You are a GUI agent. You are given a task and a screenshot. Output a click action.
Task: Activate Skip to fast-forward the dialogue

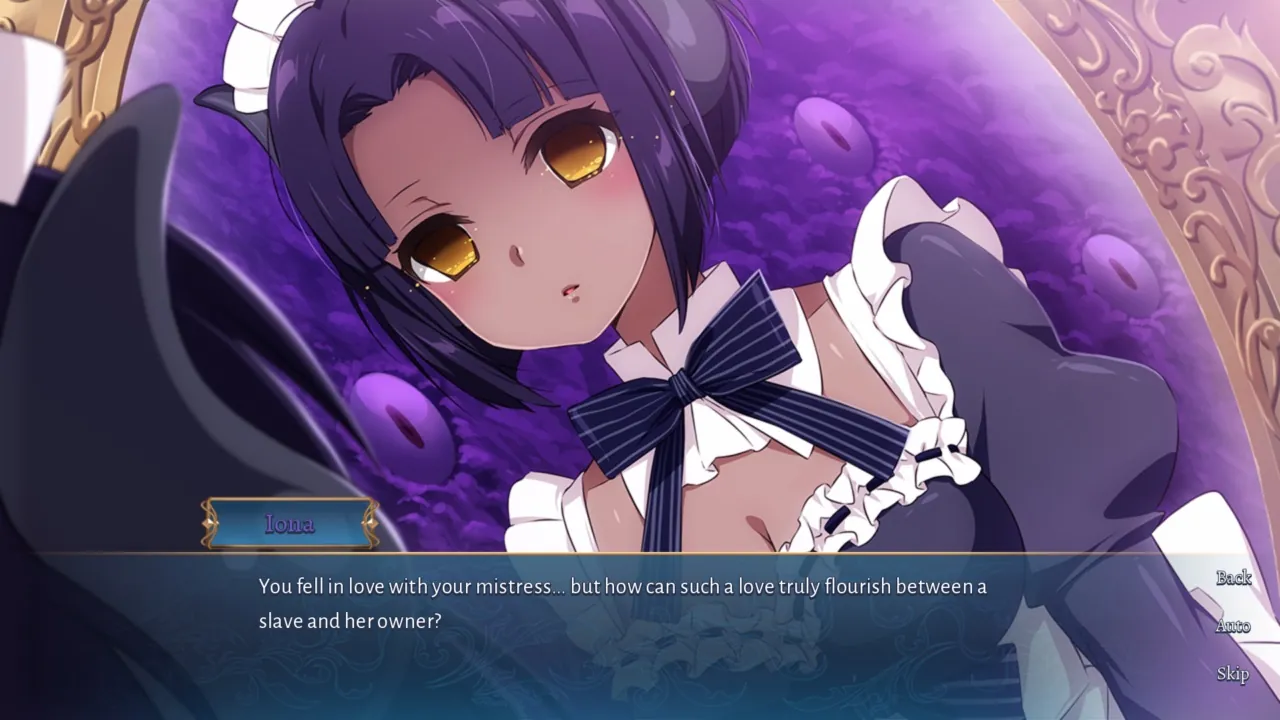click(x=1234, y=675)
